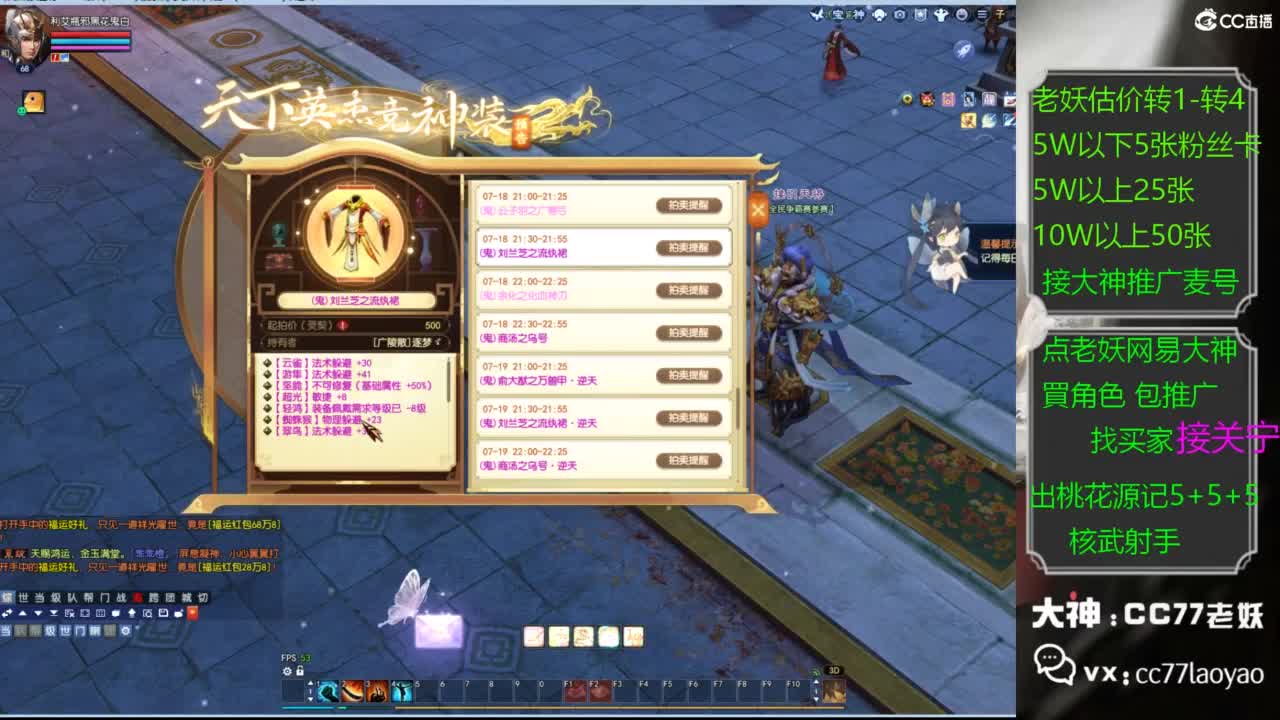The image size is (1280, 720).
Task: Click the camera screenshot icon in the top toolbar
Action: (x=898, y=14)
